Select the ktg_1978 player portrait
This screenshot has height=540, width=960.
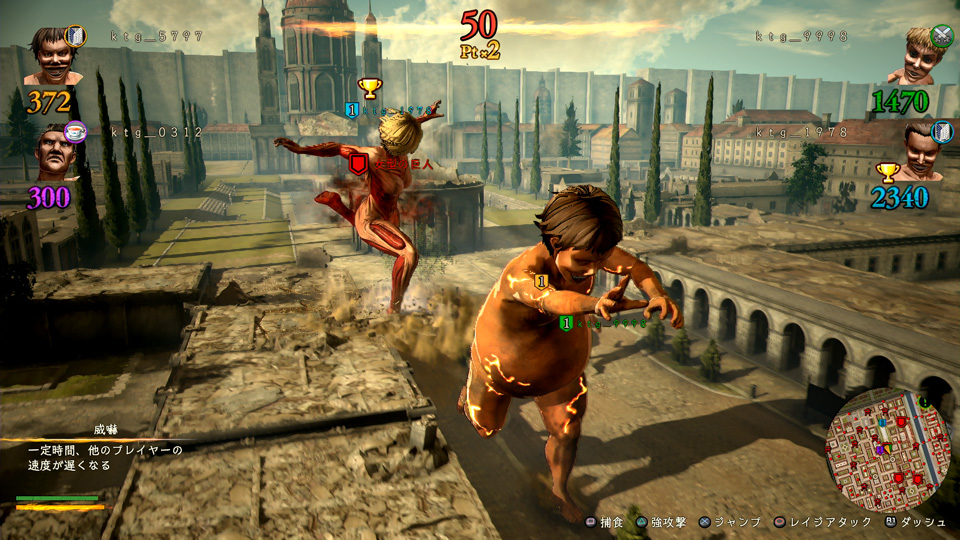pos(918,152)
